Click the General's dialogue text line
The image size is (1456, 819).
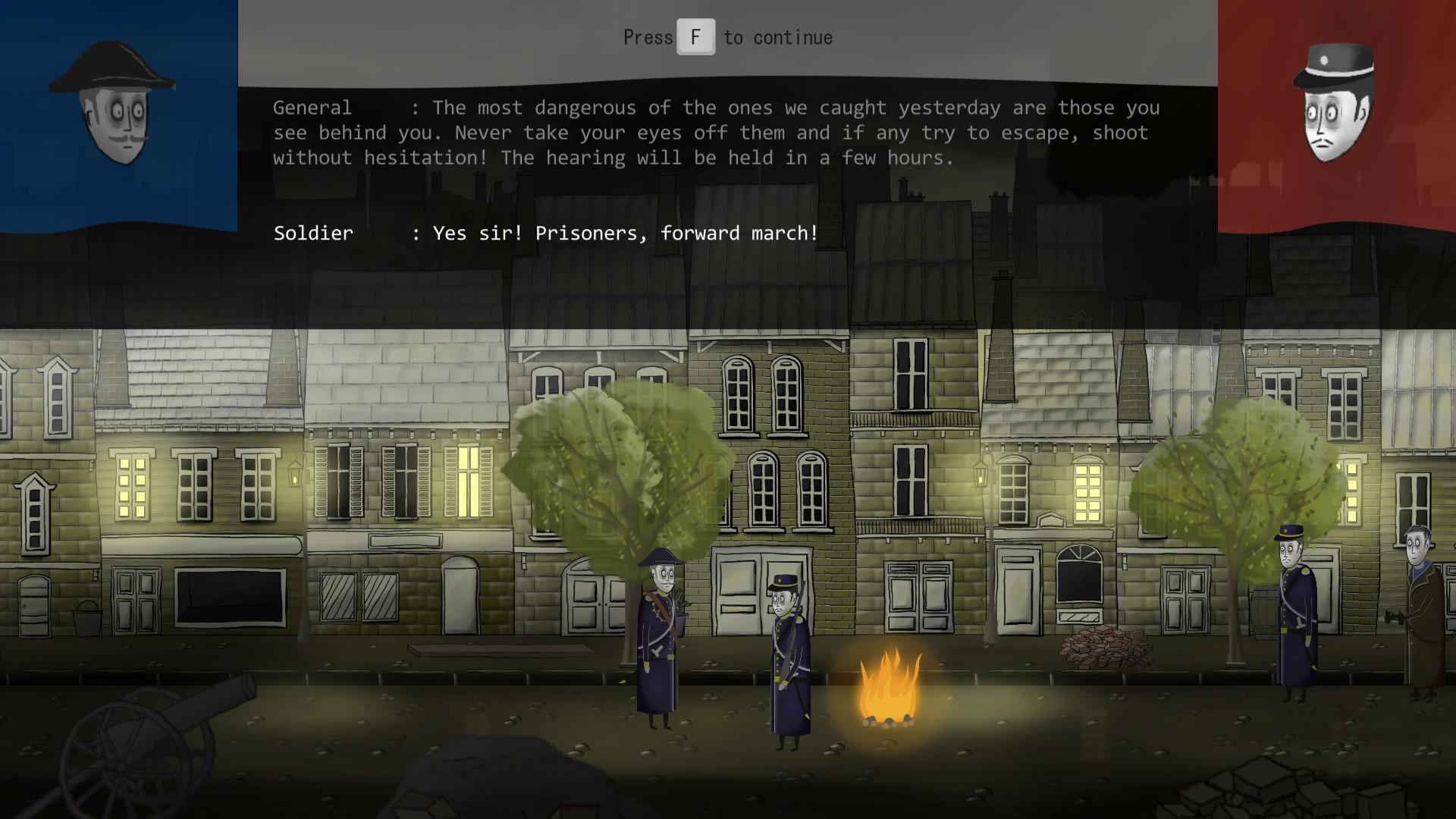713,133
